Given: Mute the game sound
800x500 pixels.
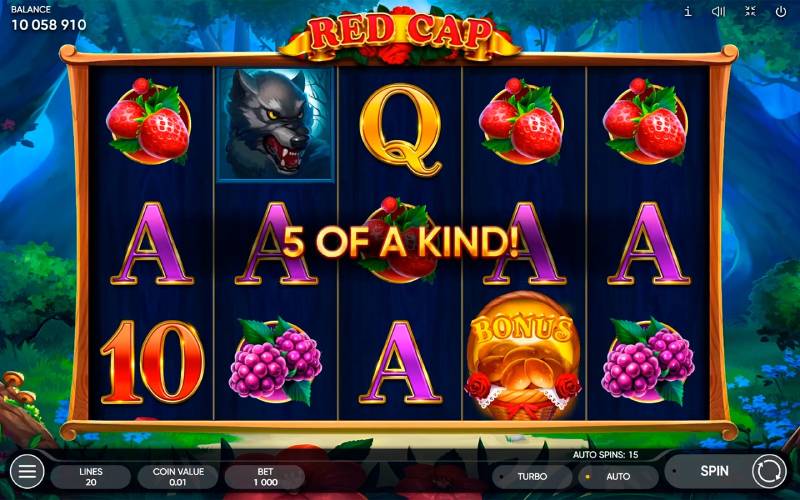Looking at the screenshot, I should click(718, 12).
